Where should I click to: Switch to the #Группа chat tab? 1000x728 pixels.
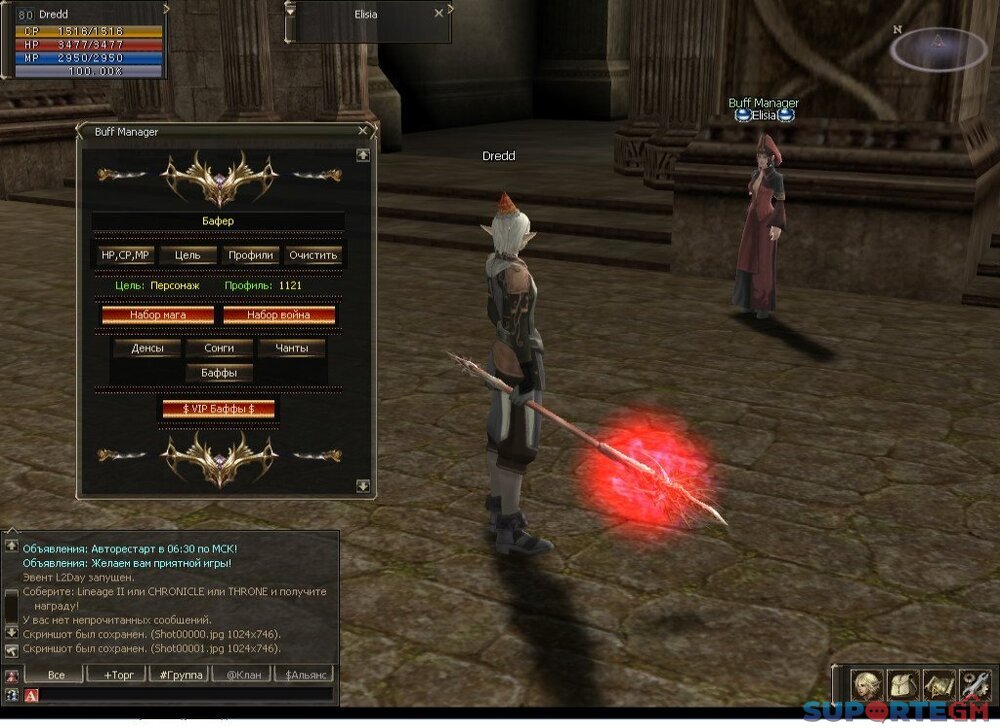[x=180, y=675]
